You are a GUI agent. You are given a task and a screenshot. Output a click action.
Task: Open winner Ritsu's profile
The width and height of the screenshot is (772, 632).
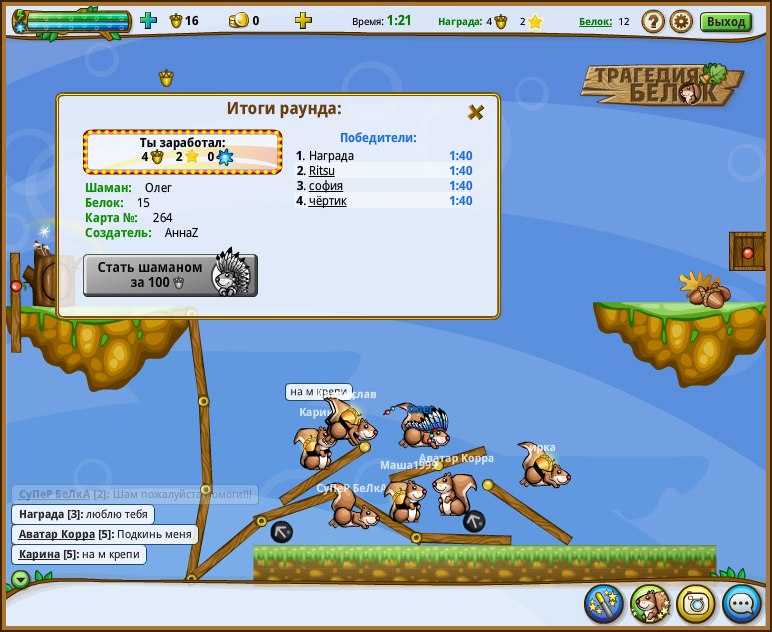[321, 171]
